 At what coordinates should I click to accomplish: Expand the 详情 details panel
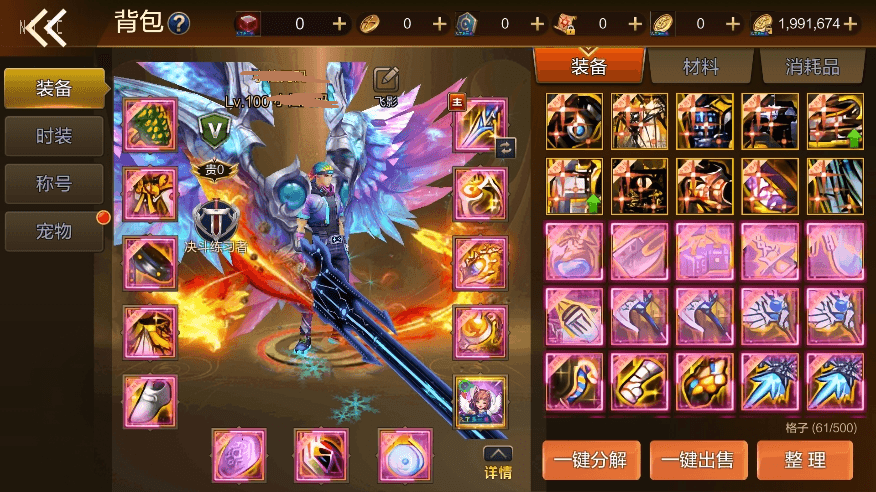click(498, 463)
